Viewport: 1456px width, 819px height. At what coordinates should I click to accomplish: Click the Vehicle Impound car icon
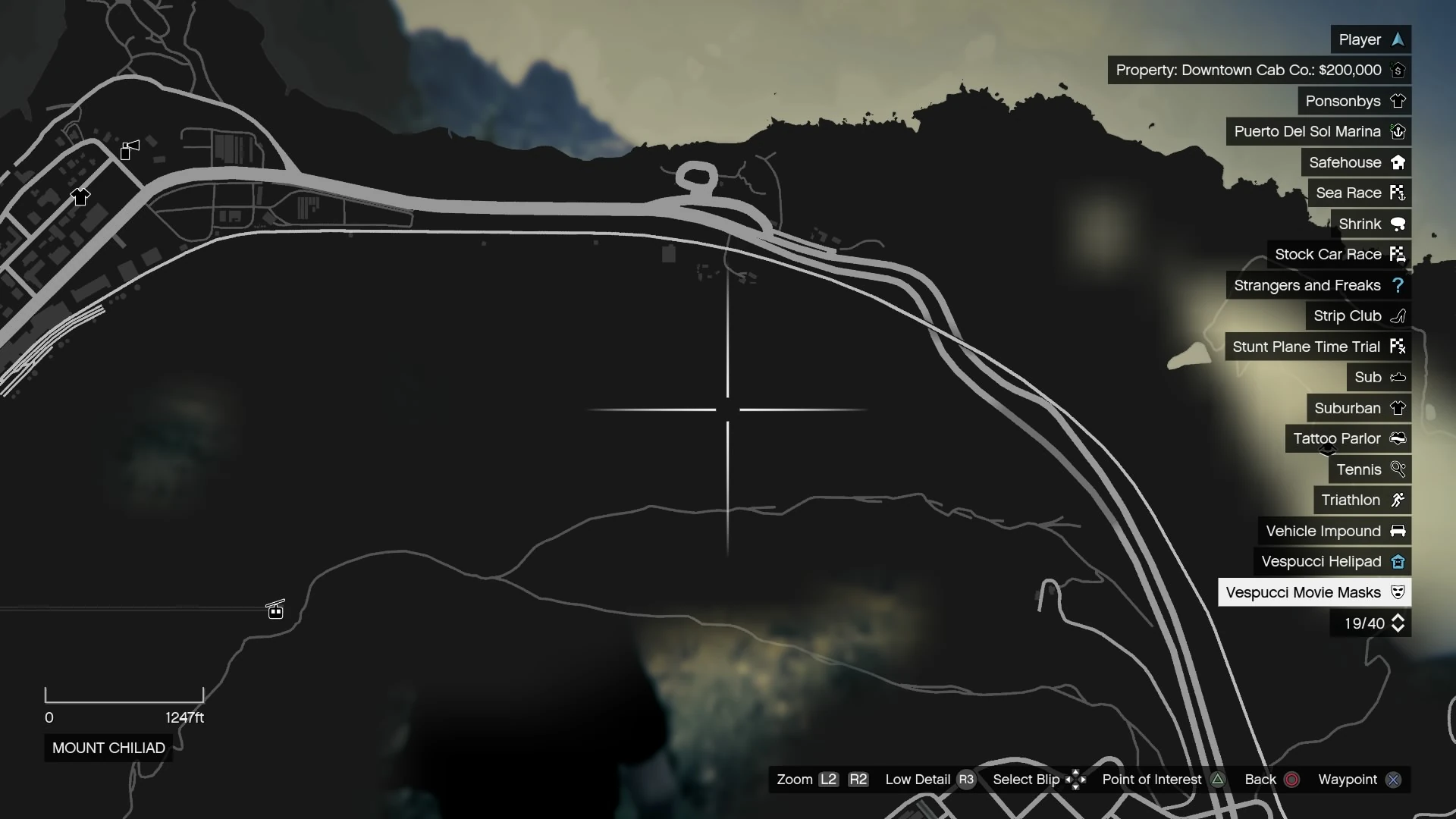(x=1398, y=531)
